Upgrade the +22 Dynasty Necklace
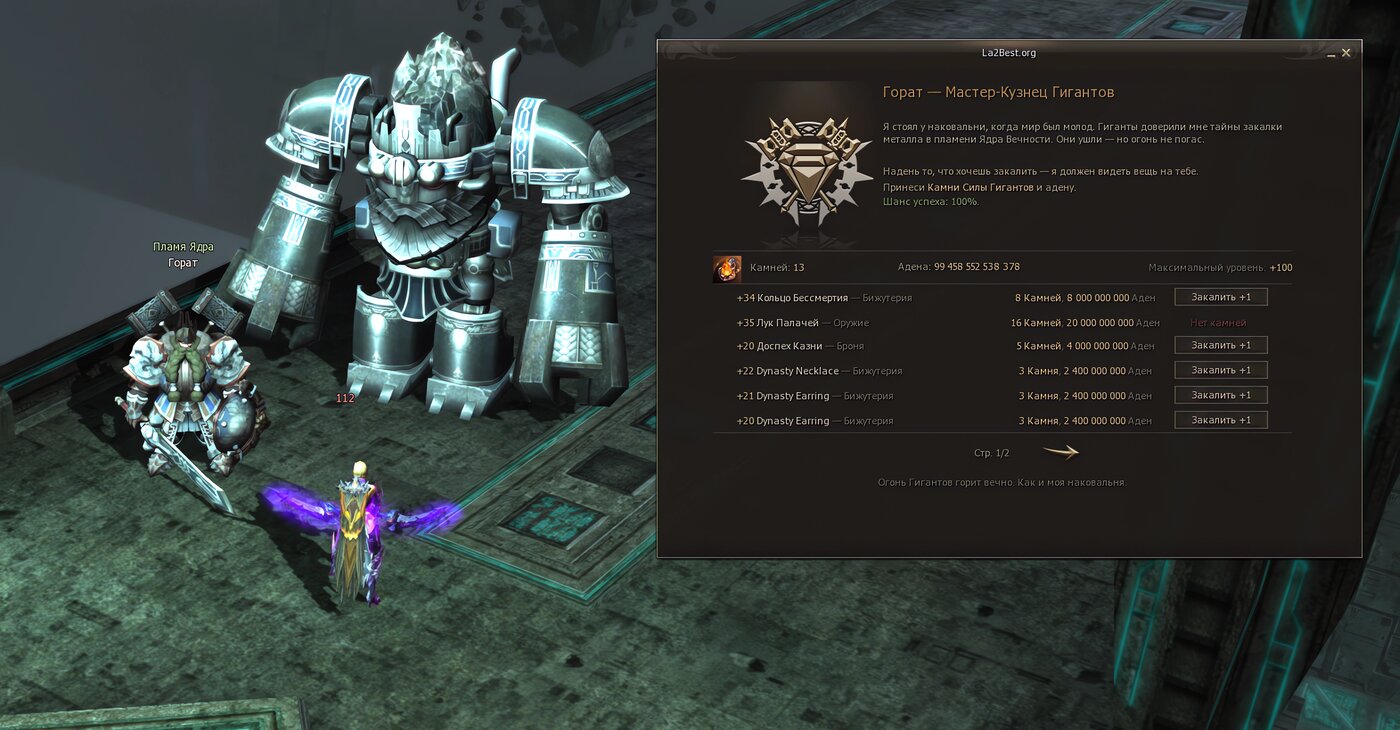Viewport: 1400px width, 730px height. point(1220,370)
